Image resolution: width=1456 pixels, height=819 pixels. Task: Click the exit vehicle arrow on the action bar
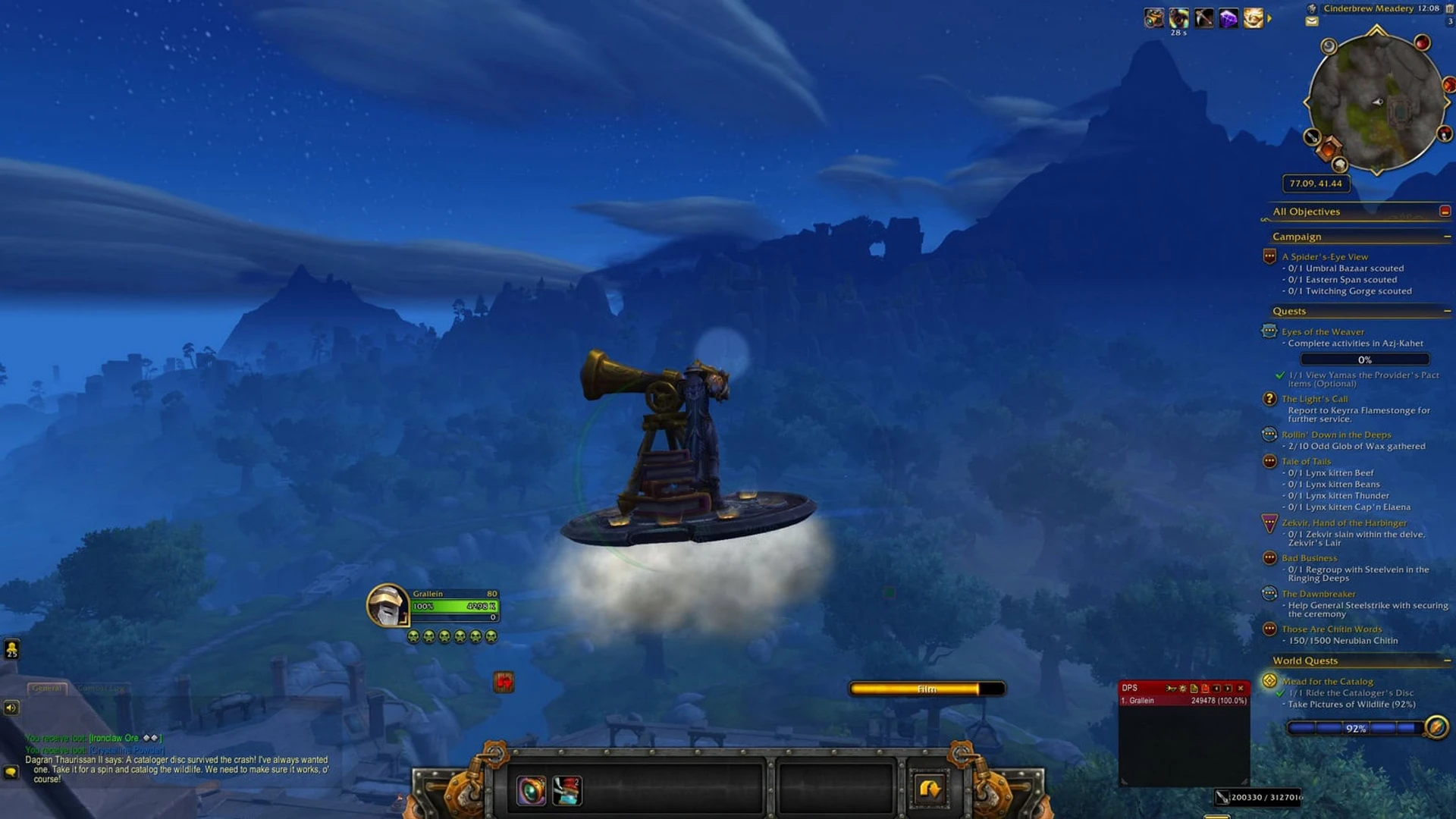(929, 789)
